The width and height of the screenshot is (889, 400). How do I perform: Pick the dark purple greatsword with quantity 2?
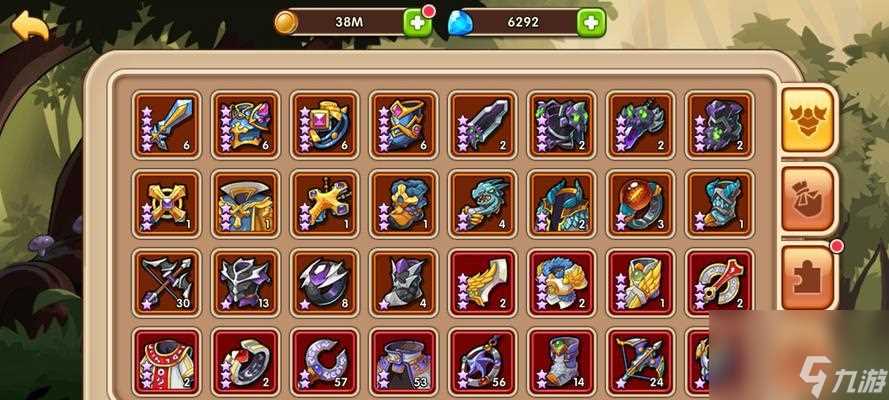point(483,124)
